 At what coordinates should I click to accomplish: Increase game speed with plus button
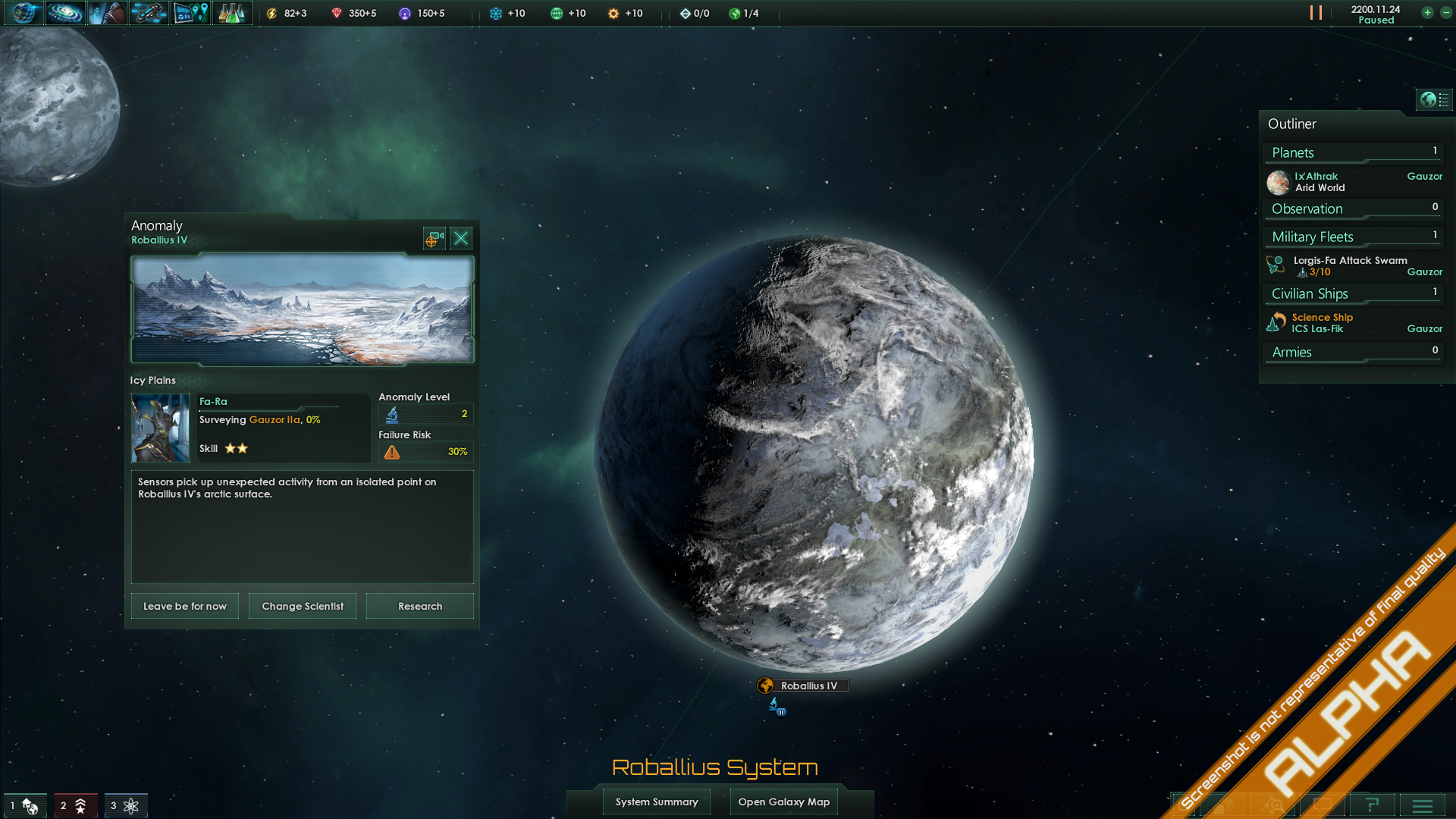(1427, 13)
